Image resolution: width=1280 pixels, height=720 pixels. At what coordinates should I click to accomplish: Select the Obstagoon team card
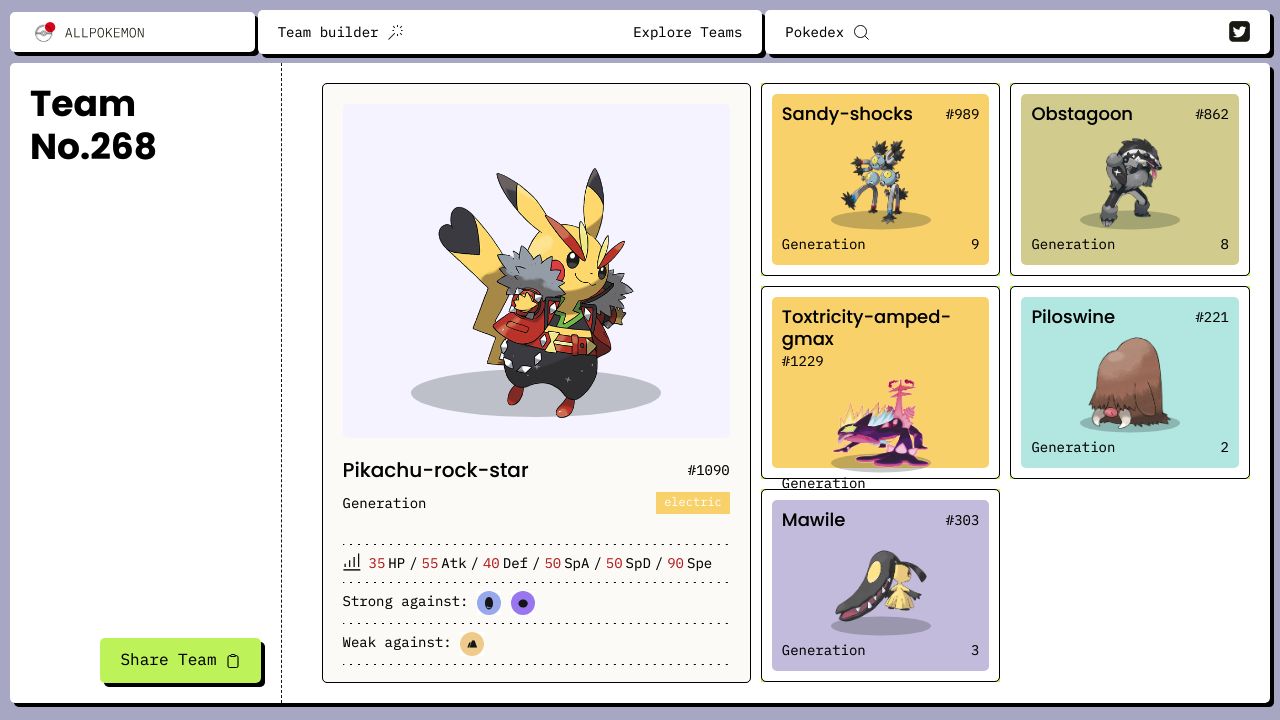(x=1129, y=179)
